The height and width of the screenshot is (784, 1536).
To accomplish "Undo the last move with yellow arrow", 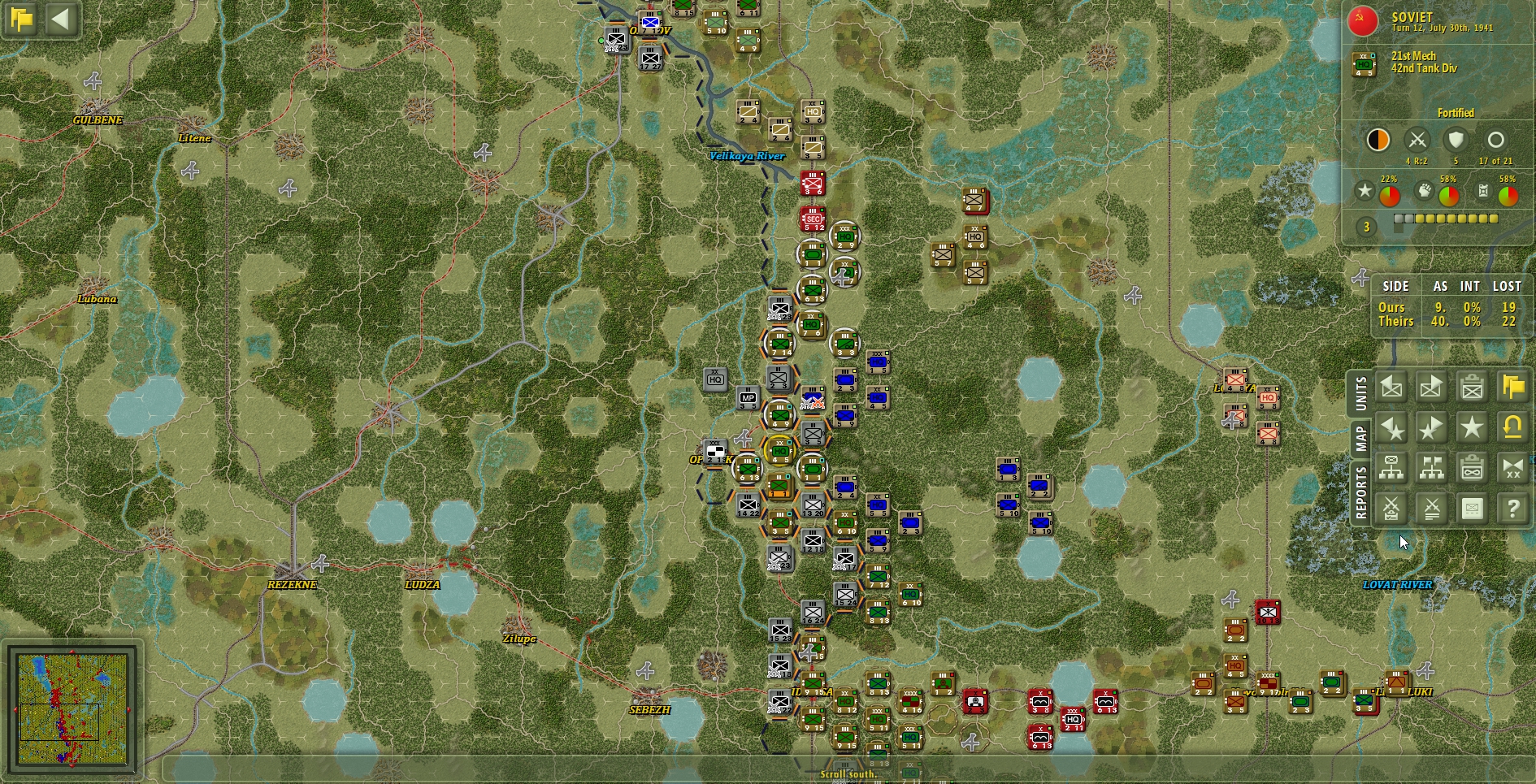I will point(1514,427).
